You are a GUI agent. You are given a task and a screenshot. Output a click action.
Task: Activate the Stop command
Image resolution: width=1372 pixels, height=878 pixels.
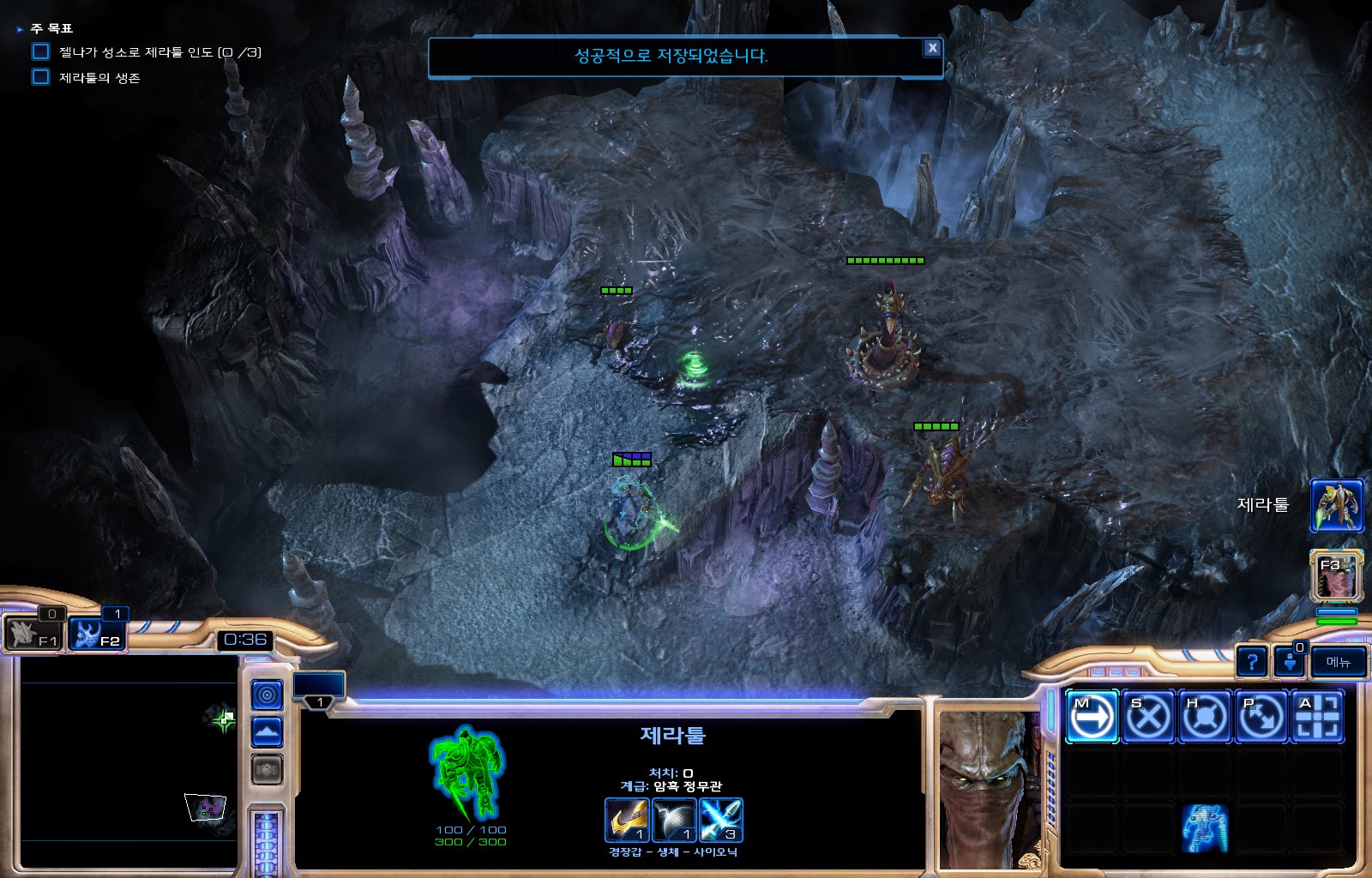coord(1148,716)
